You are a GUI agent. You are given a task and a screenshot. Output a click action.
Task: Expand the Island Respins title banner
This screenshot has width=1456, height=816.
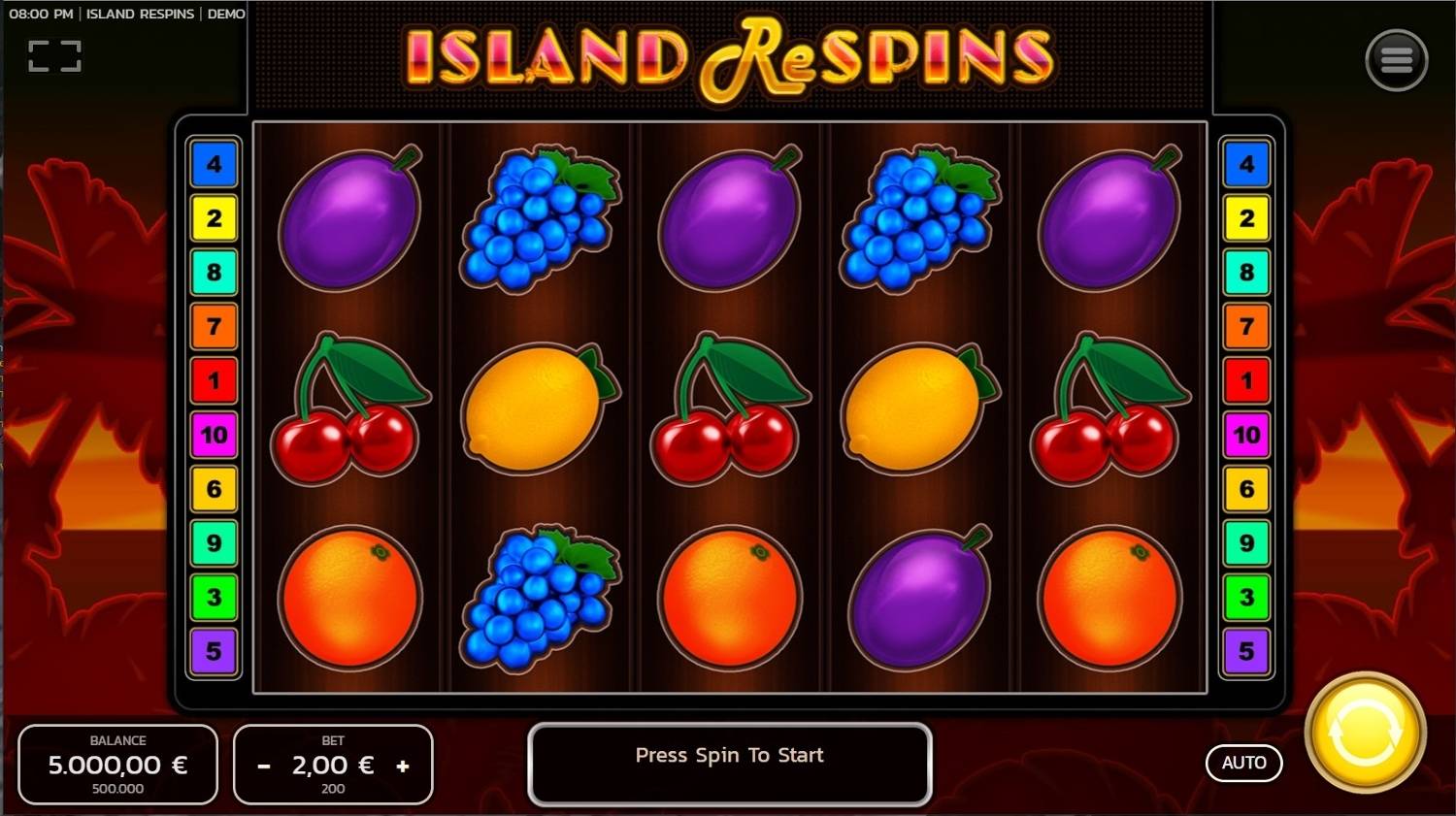728,58
